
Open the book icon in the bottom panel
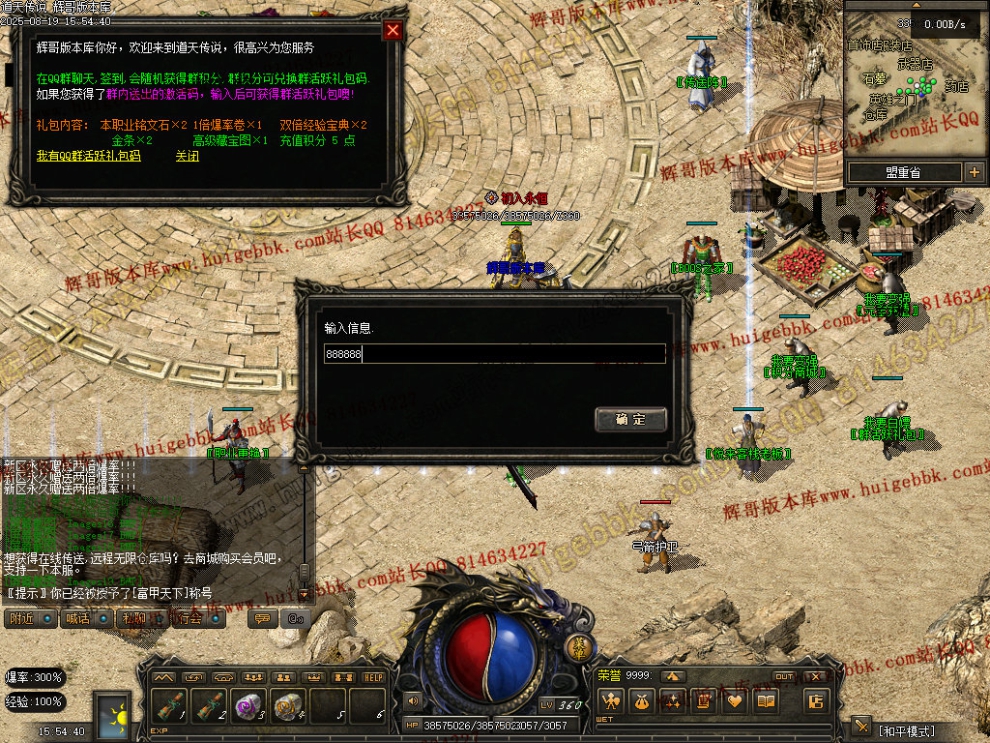[765, 701]
